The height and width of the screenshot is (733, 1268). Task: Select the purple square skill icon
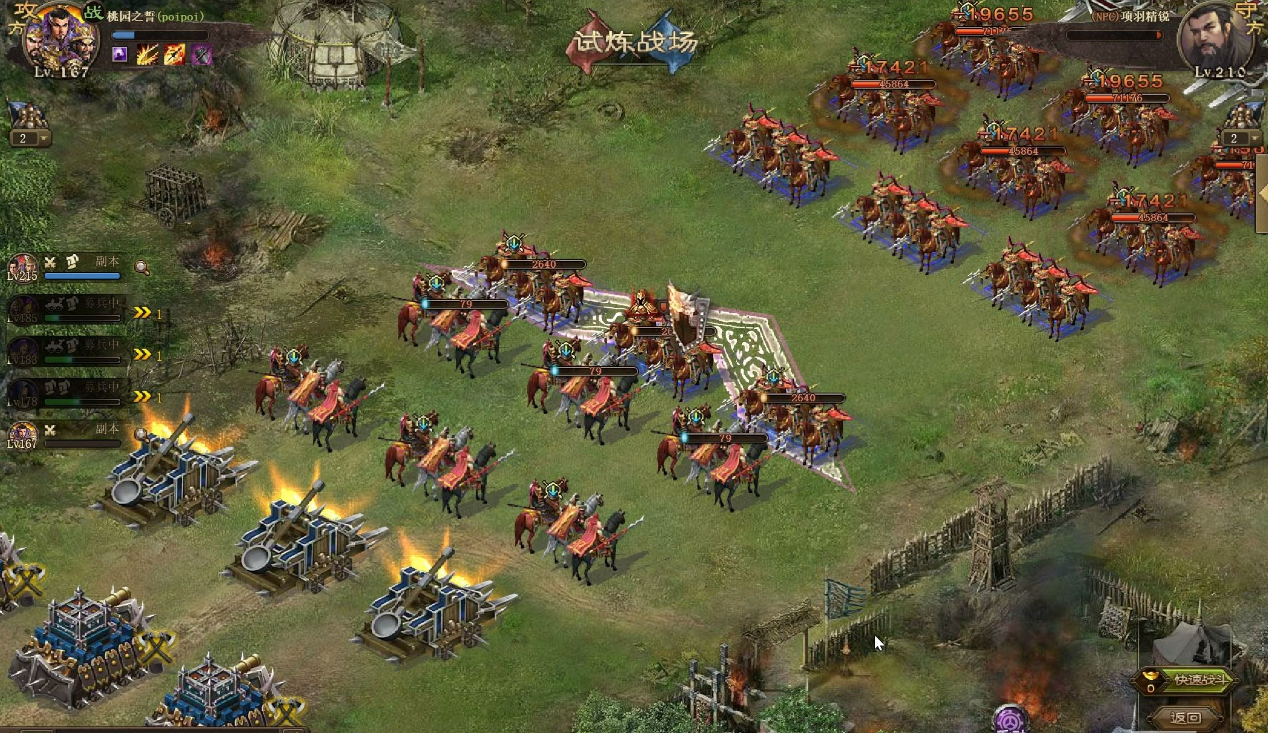[120, 54]
